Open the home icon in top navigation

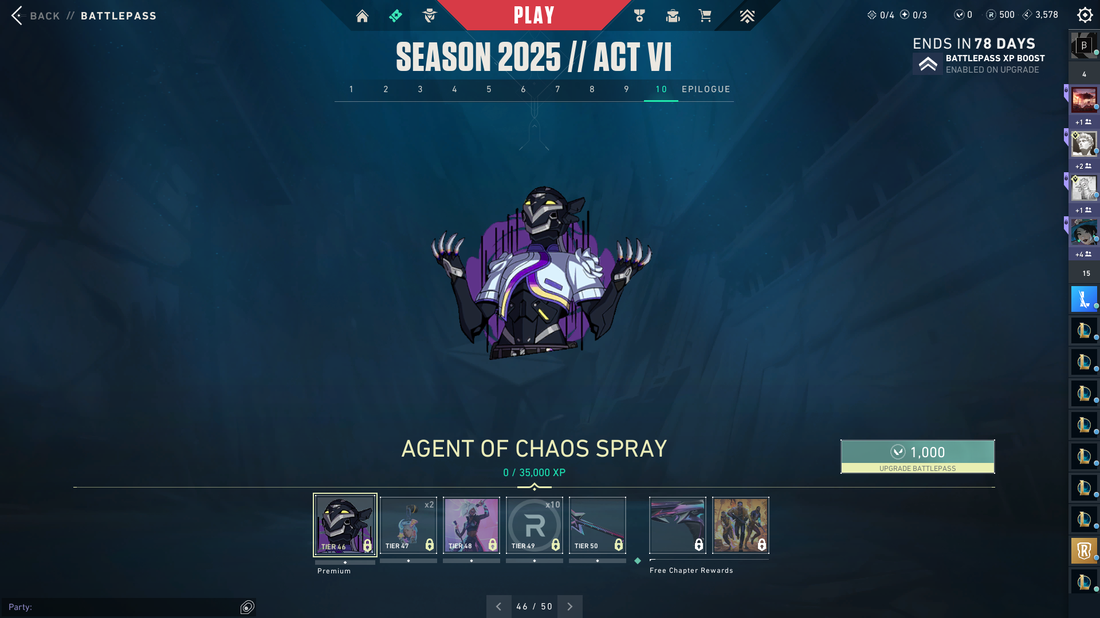(x=362, y=16)
